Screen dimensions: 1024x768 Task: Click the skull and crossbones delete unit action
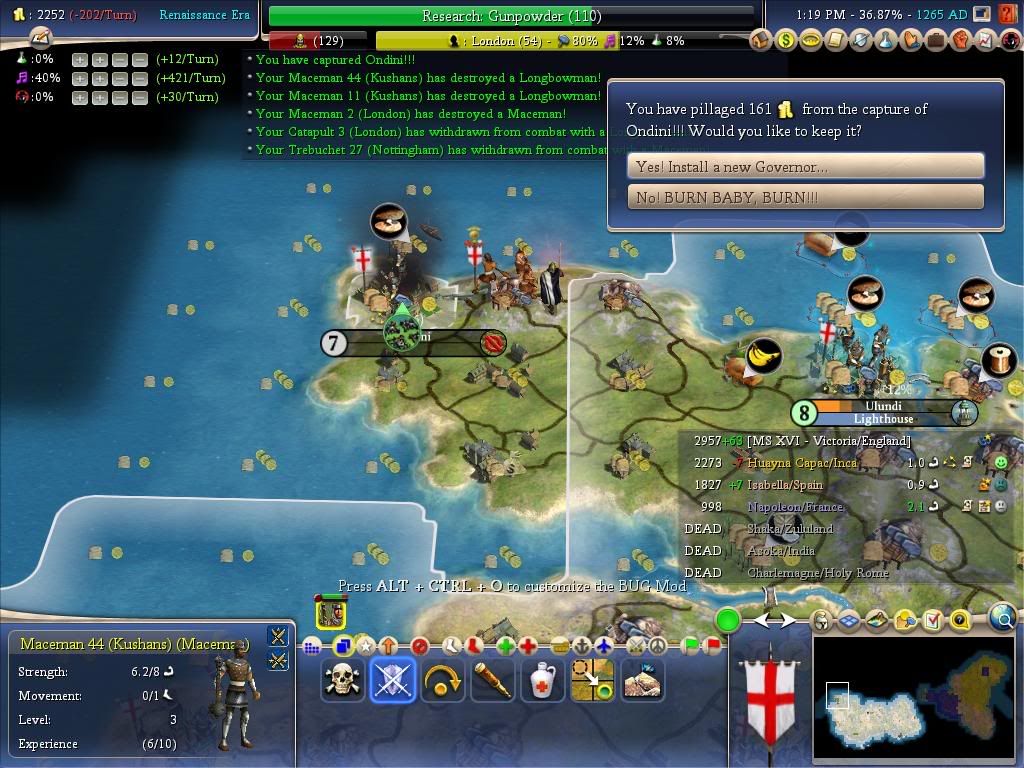point(342,680)
